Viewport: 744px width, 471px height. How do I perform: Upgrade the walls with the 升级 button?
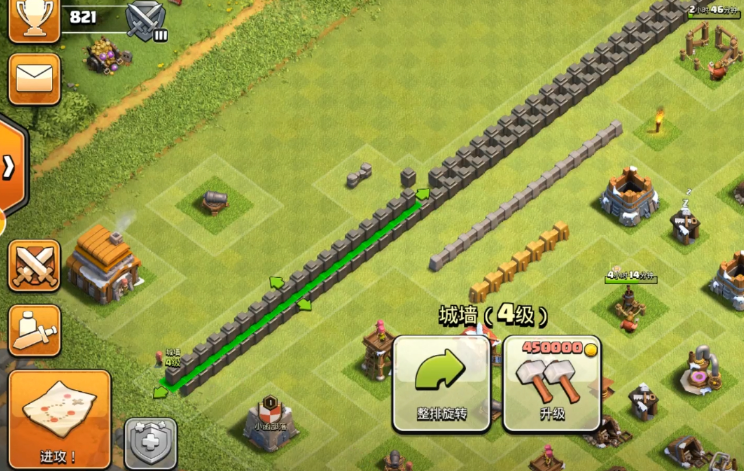point(551,382)
